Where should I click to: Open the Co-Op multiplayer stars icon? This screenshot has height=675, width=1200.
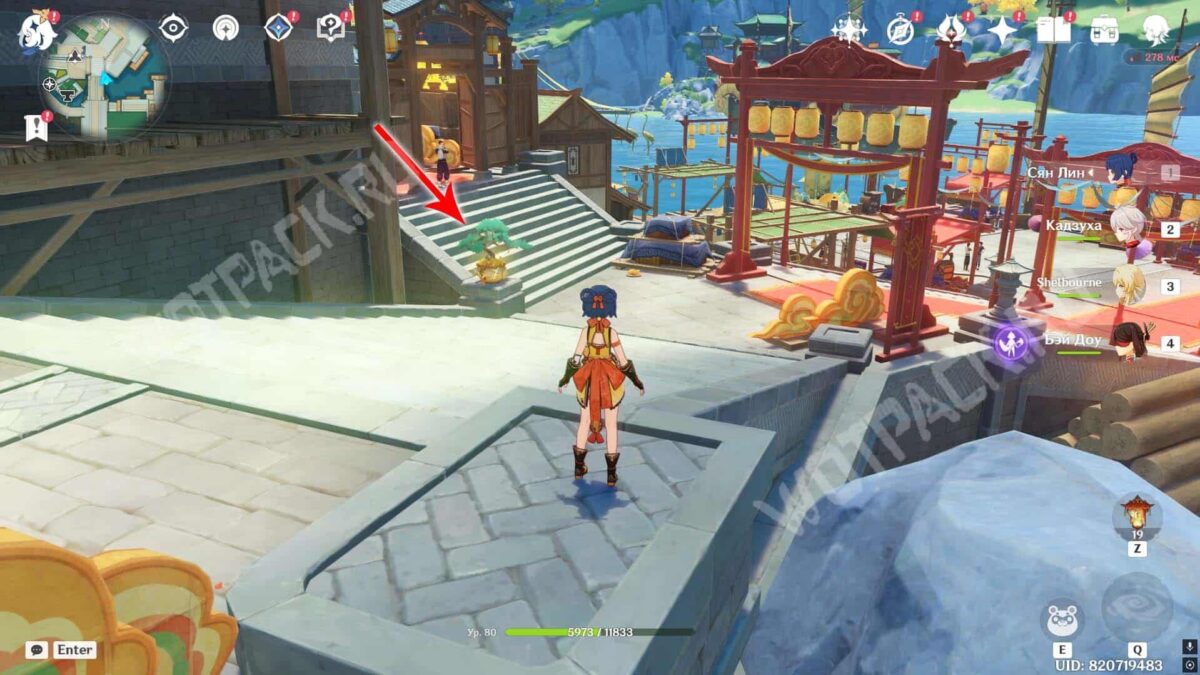(x=849, y=30)
